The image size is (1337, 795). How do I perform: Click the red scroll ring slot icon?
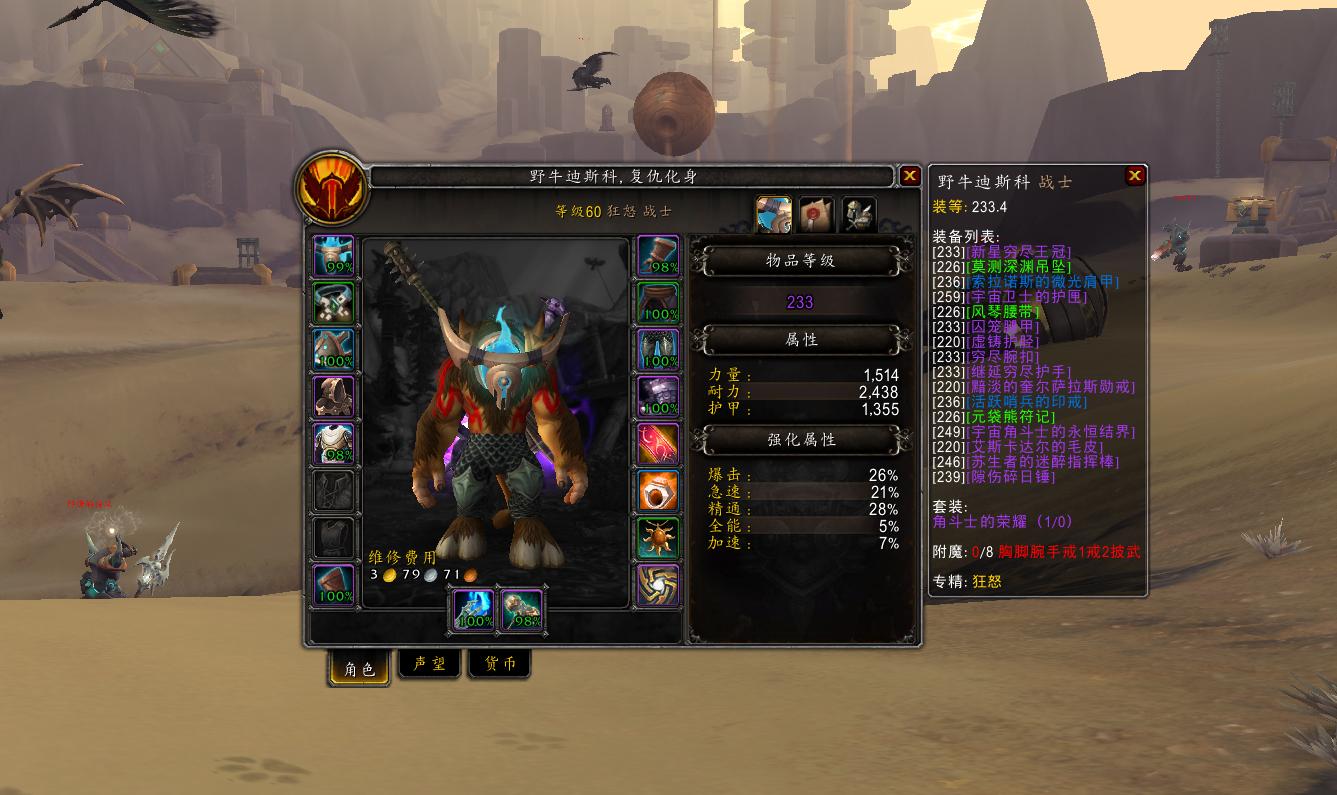657,443
